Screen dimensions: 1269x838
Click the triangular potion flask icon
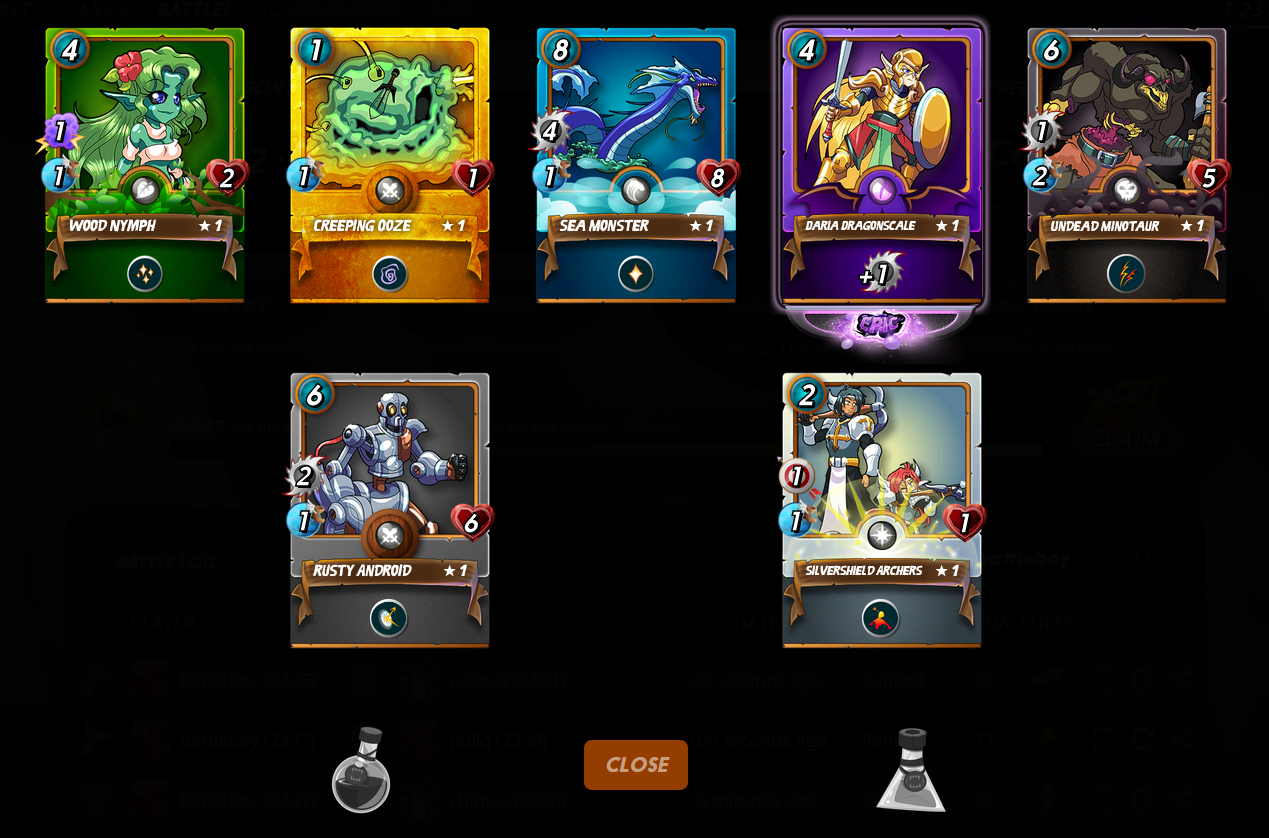click(x=911, y=770)
